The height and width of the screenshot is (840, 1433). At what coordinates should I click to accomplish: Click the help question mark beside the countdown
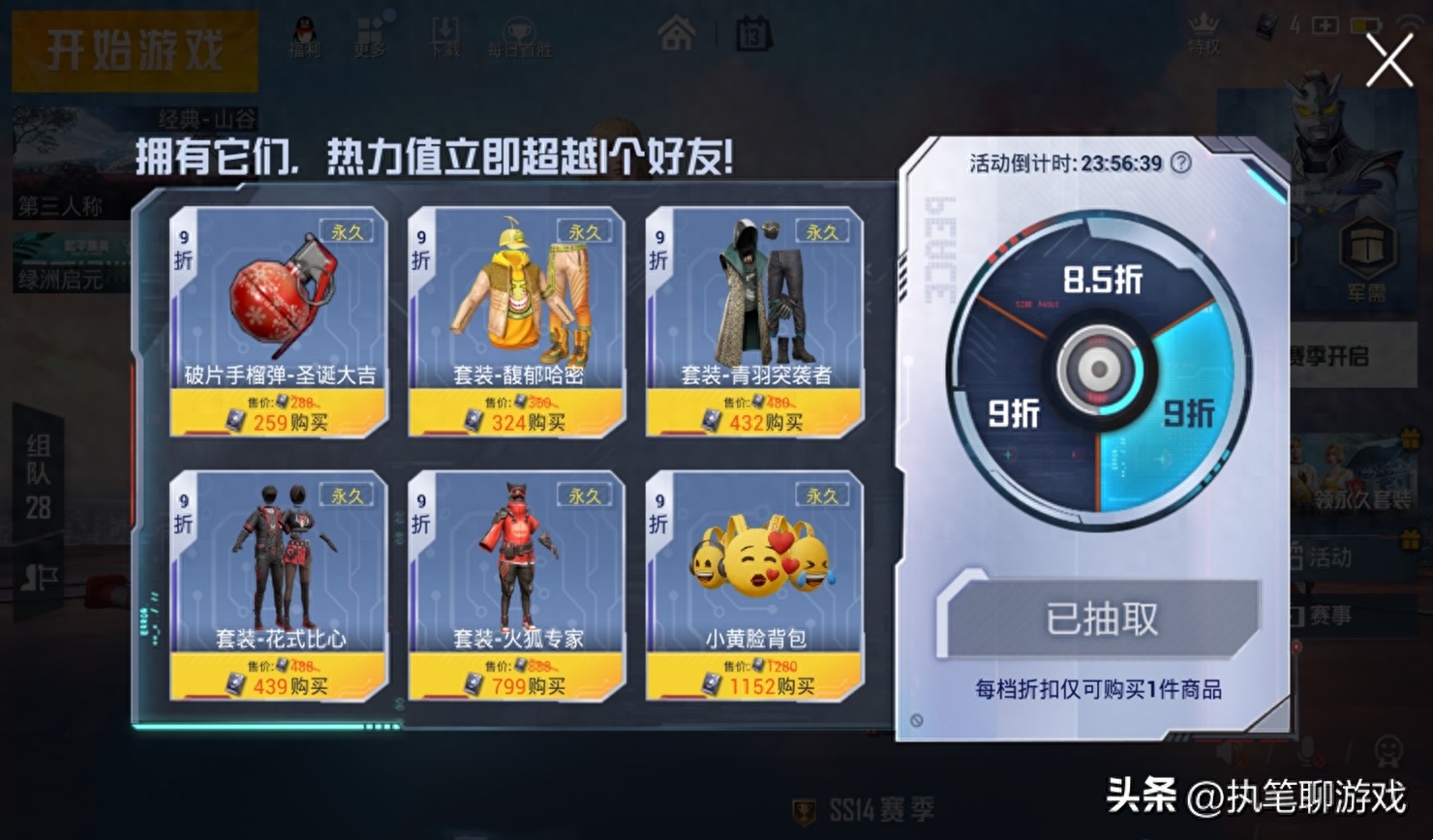point(1177,165)
